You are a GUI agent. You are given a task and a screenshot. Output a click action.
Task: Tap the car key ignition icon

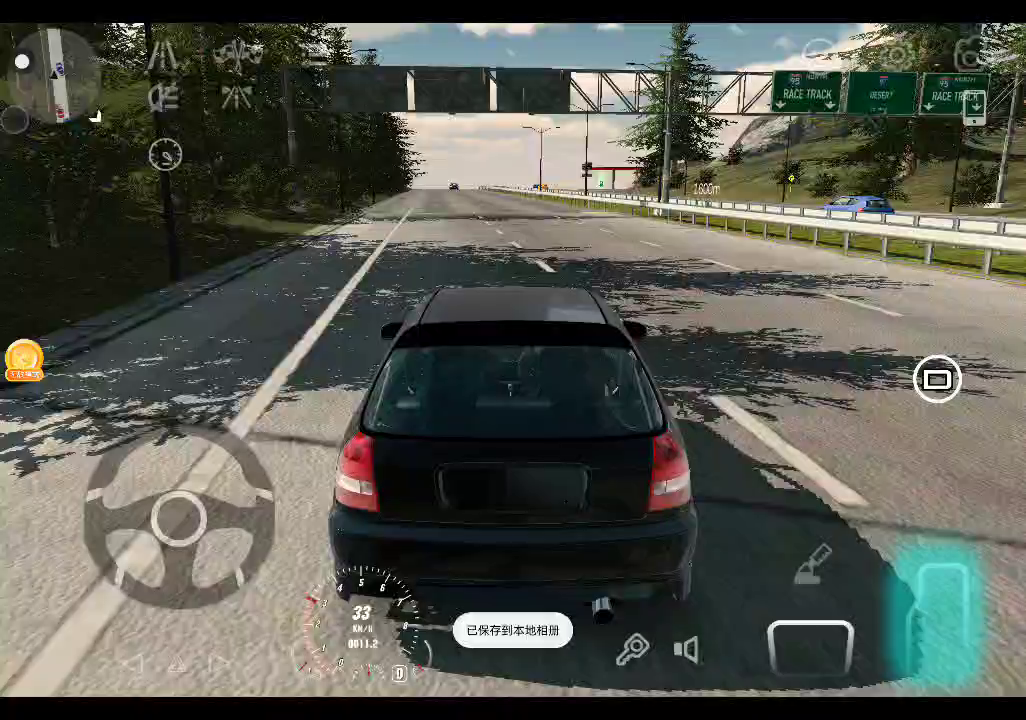click(632, 650)
